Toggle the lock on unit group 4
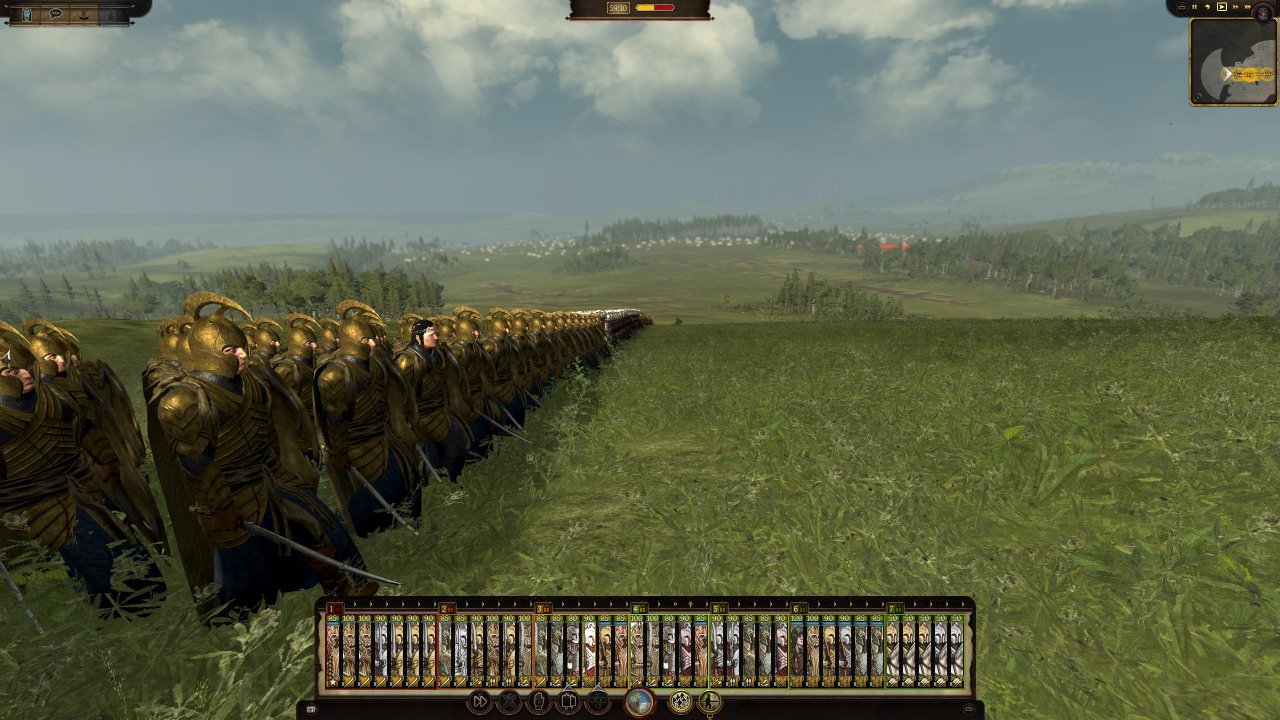This screenshot has width=1280, height=720. coord(642,607)
